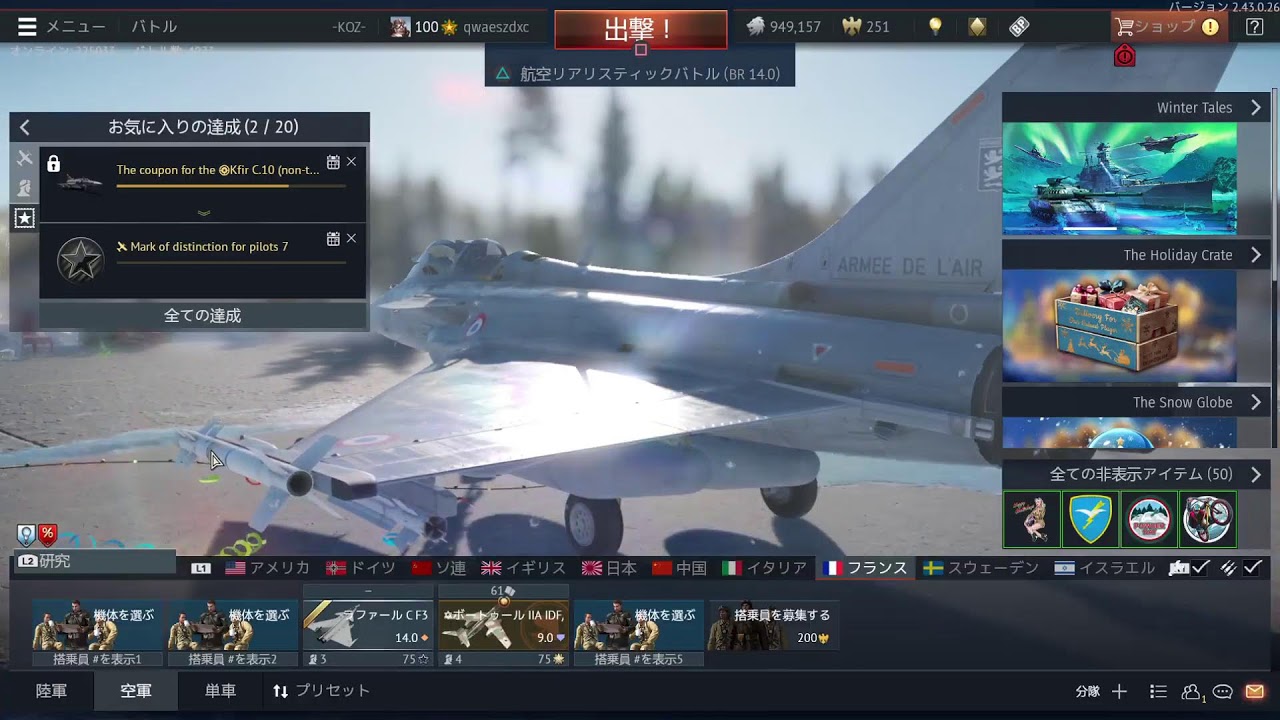1280x720 pixels.
Task: Switch to the 陸軍 army tab
Action: (52, 691)
